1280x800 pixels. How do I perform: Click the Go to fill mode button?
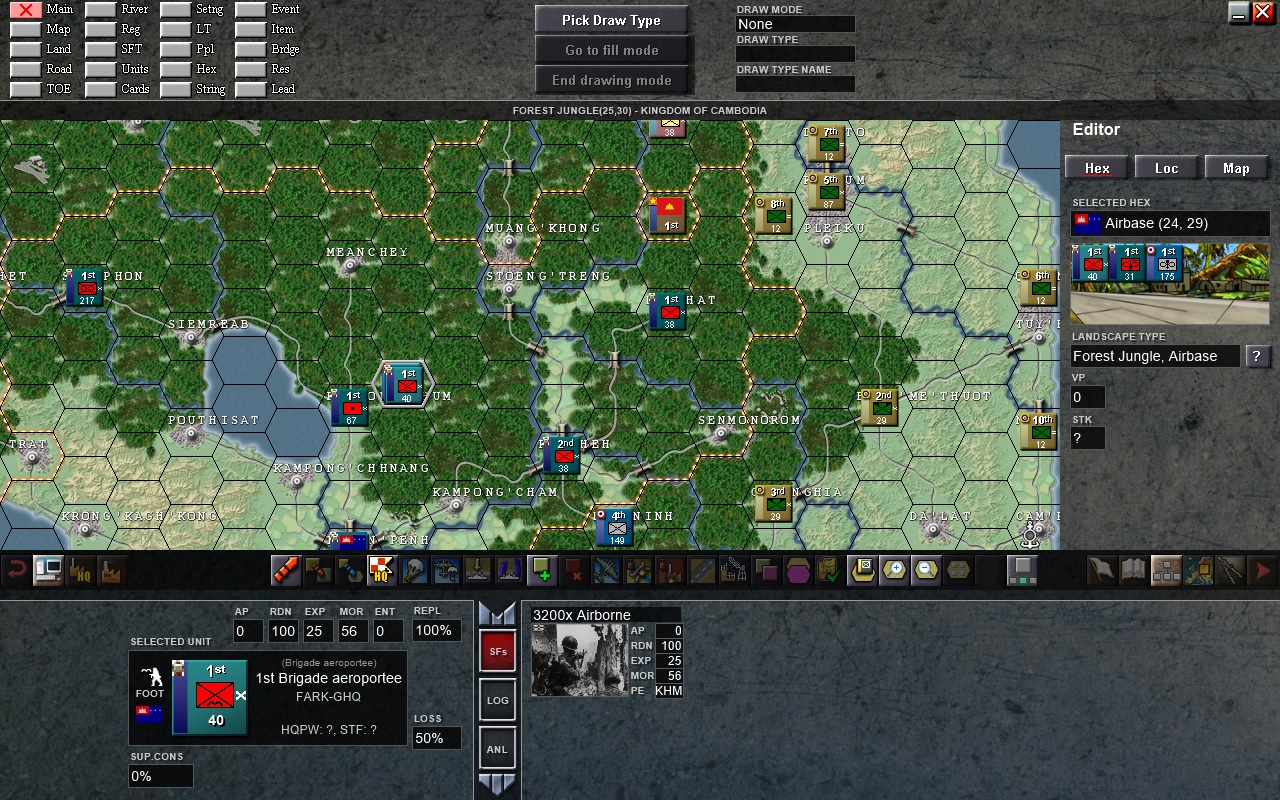point(612,49)
